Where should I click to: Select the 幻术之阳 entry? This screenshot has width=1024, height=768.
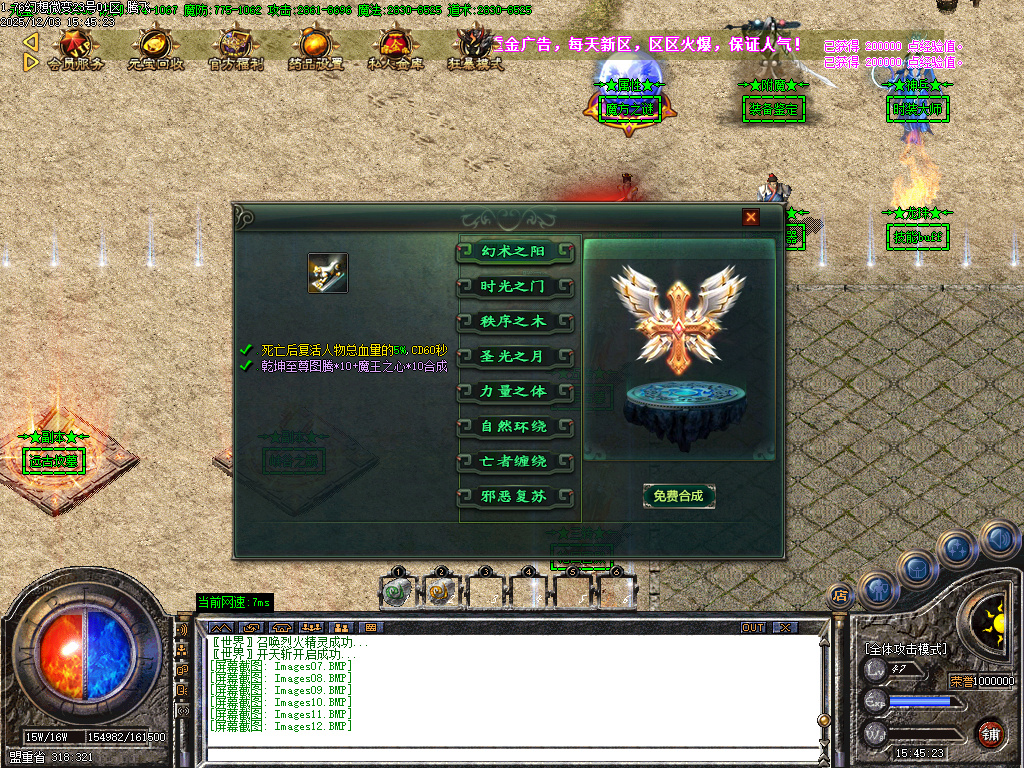point(515,251)
